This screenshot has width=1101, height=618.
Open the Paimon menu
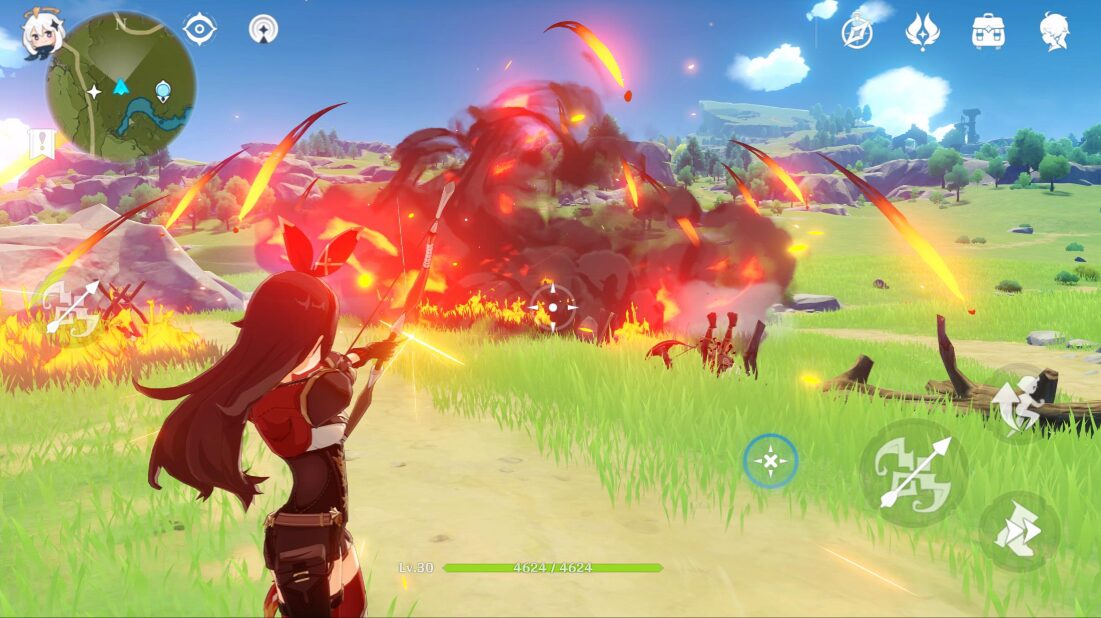(x=42, y=35)
